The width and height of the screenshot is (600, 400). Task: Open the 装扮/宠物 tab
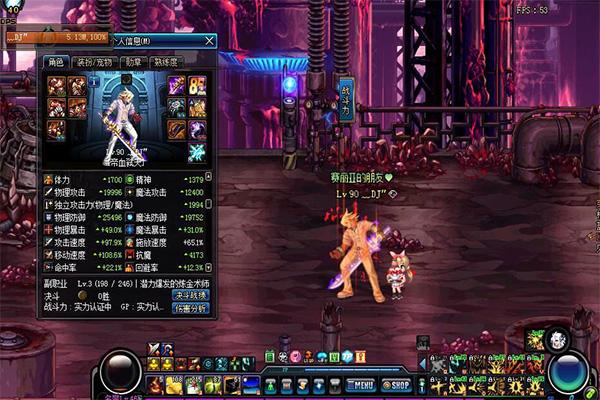pos(91,62)
